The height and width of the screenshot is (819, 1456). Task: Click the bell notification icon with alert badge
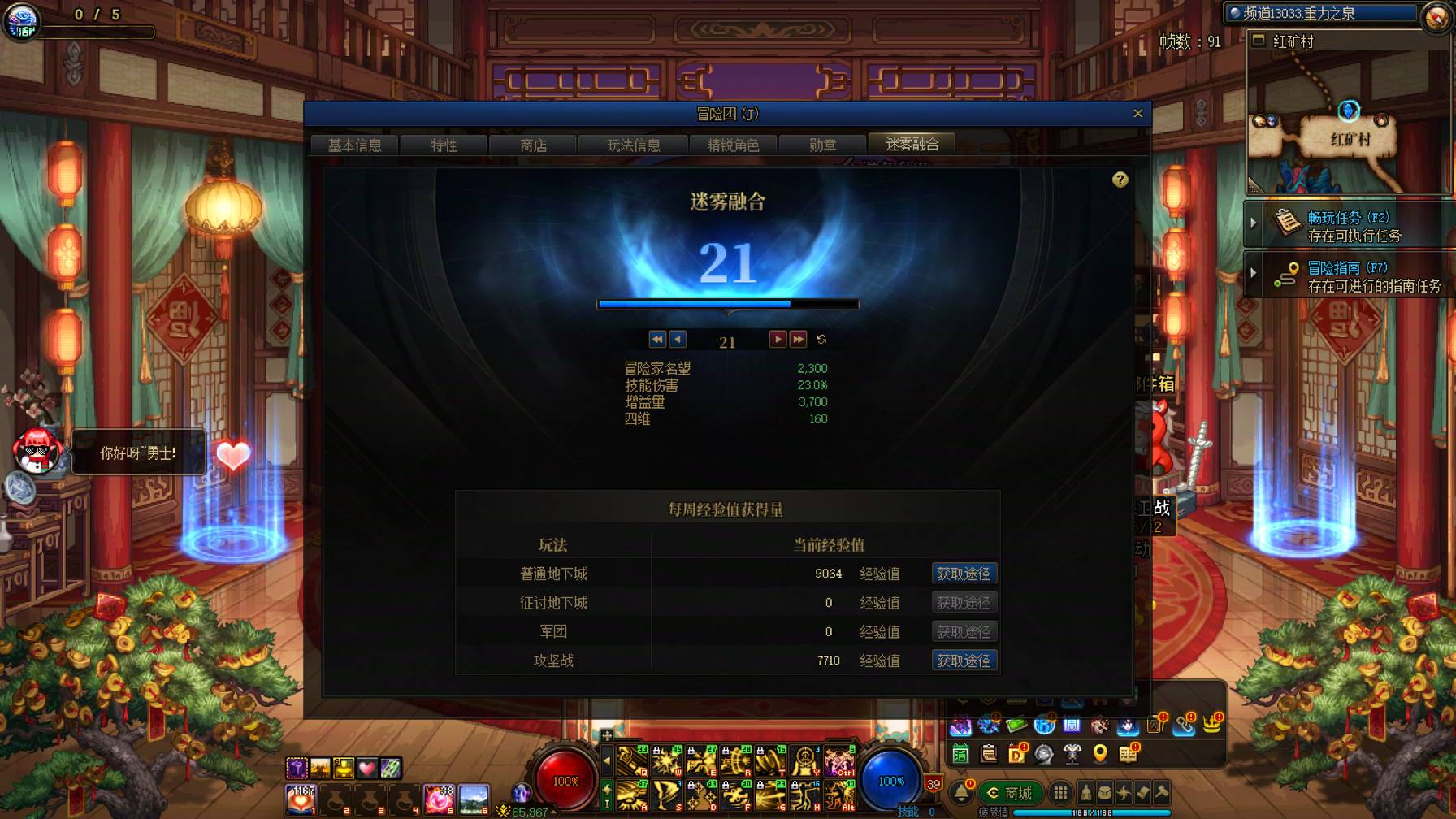pos(962,794)
